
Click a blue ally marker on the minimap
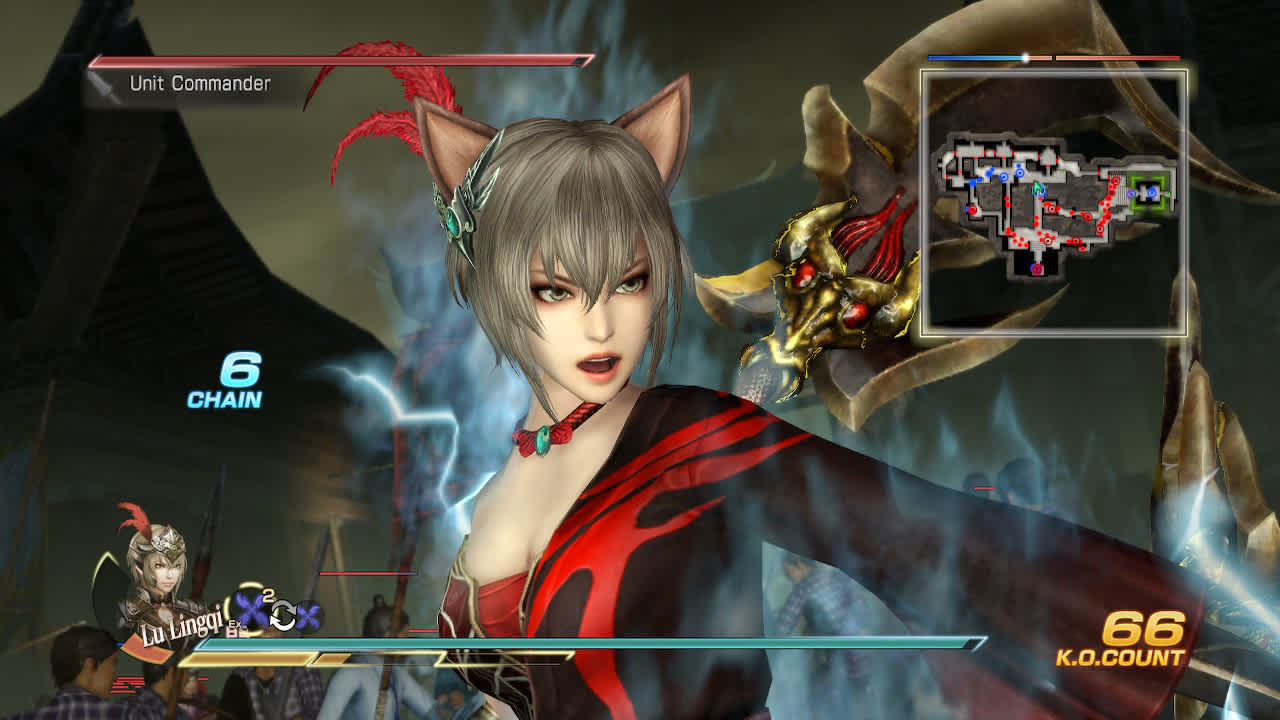(x=1002, y=177)
